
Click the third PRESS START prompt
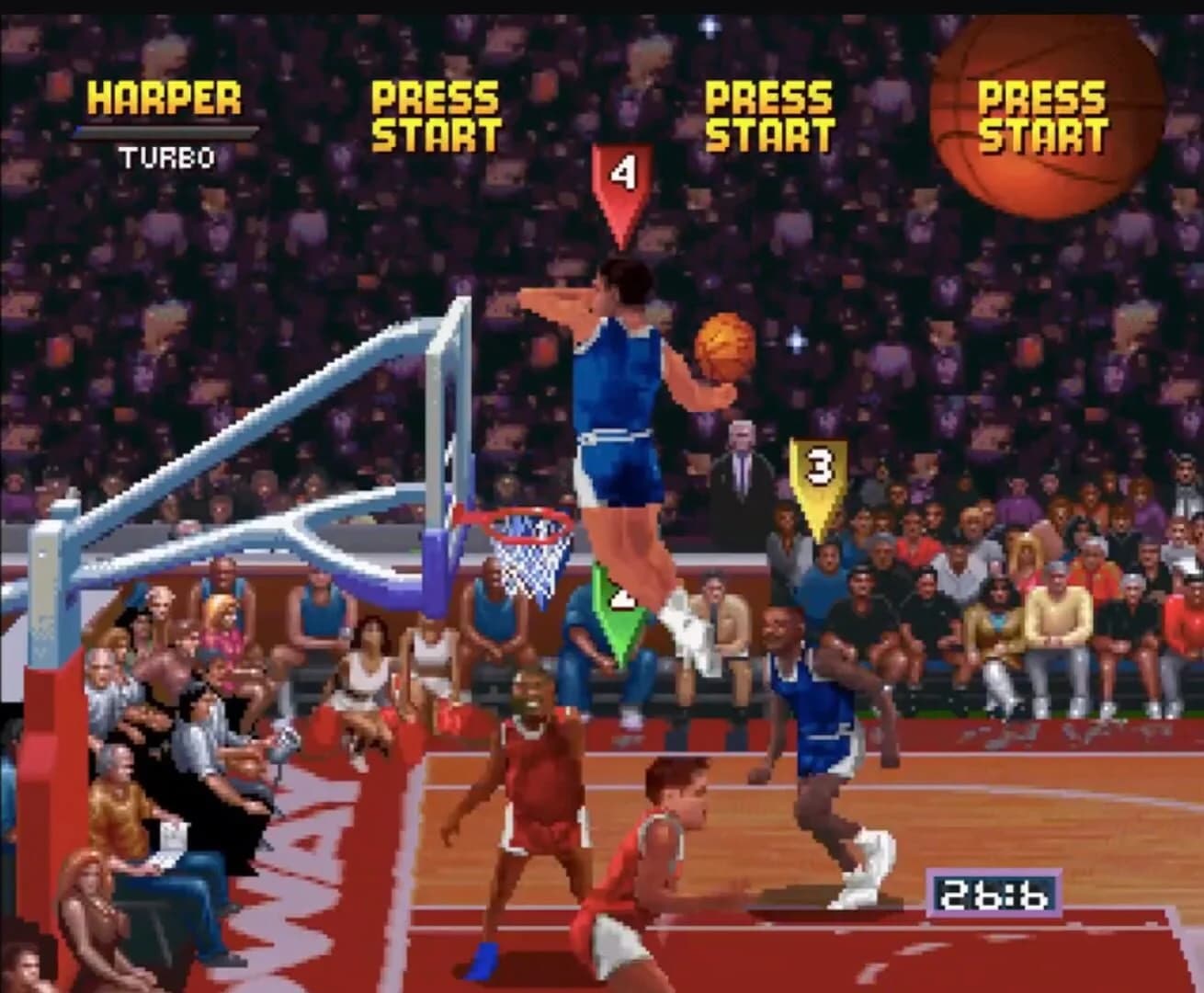[767, 115]
